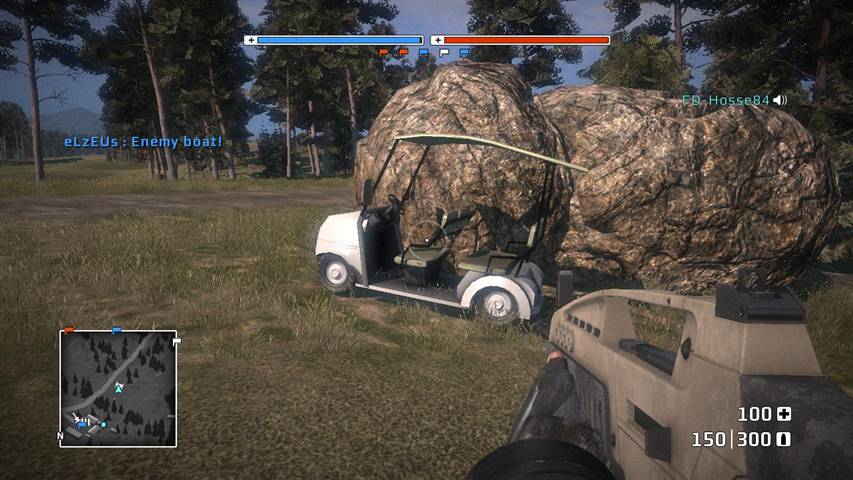
Task: Click the player arrow on the minimap
Action: (x=118, y=386)
